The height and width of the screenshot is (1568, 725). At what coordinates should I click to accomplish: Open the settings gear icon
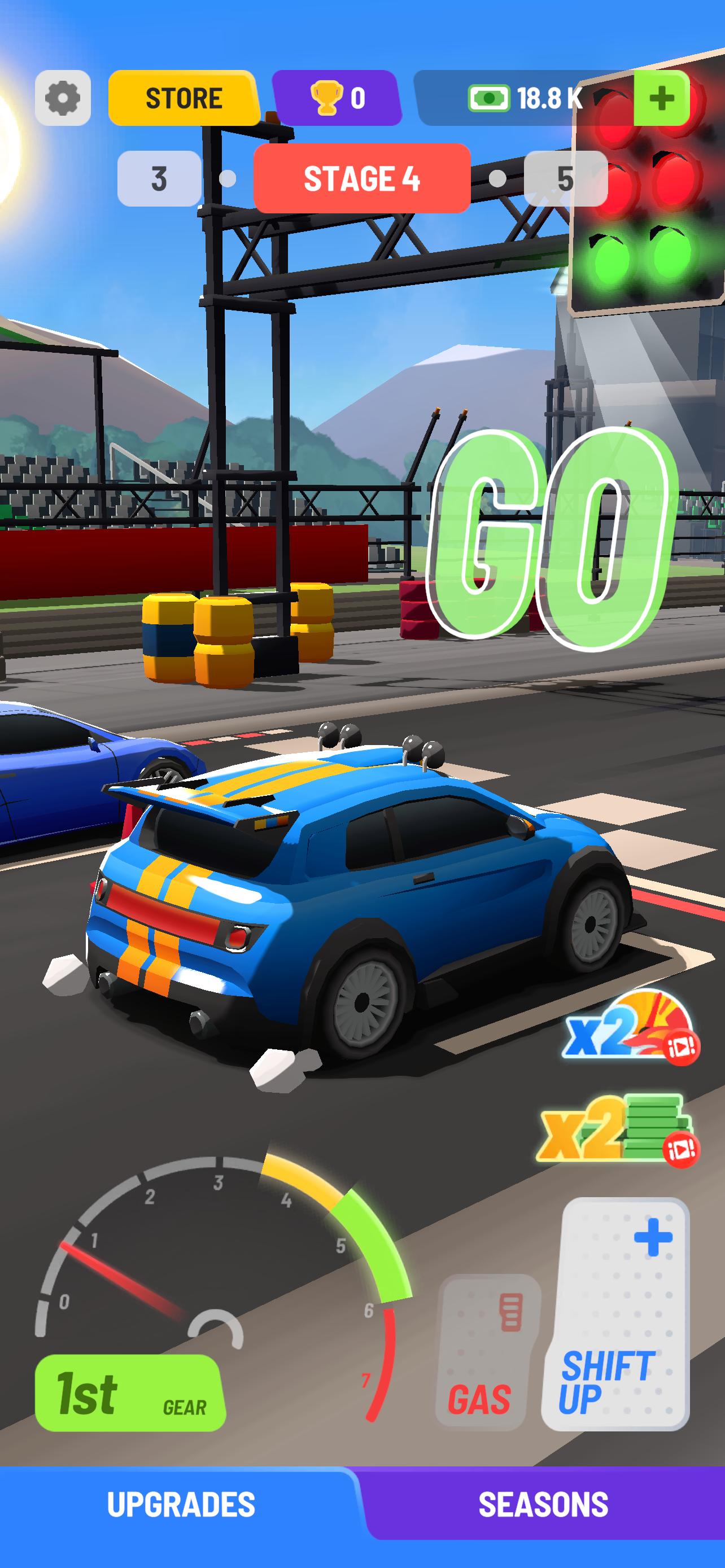click(x=63, y=99)
